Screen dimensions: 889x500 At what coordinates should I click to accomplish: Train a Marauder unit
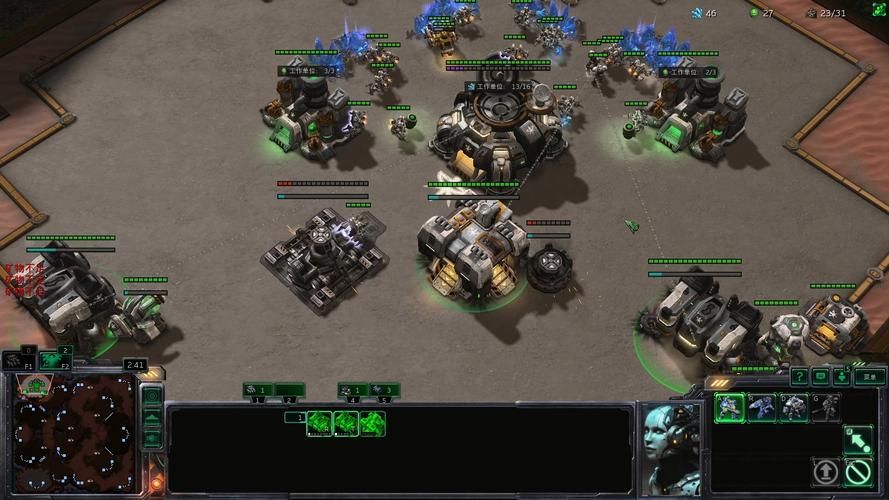[794, 406]
